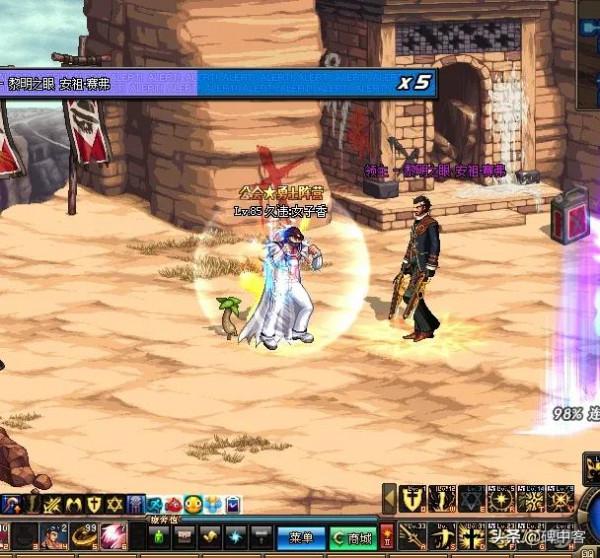
Task: Click the blue swirl icon in the bottom bar
Action: [233, 537]
